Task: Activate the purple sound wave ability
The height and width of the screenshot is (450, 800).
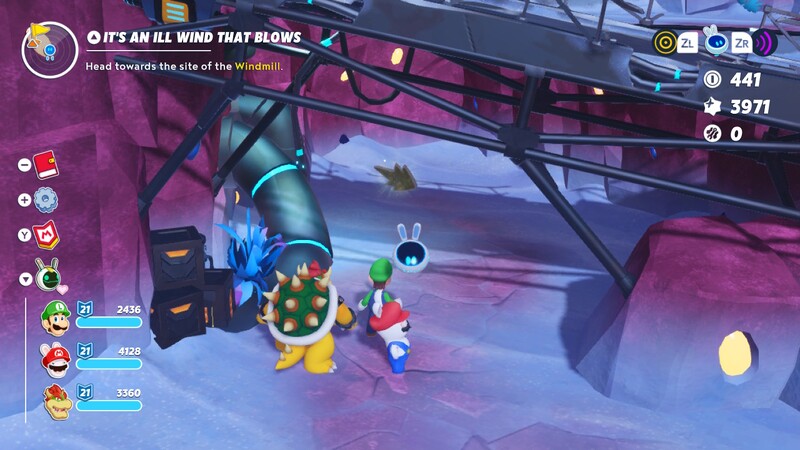Action: click(x=765, y=42)
